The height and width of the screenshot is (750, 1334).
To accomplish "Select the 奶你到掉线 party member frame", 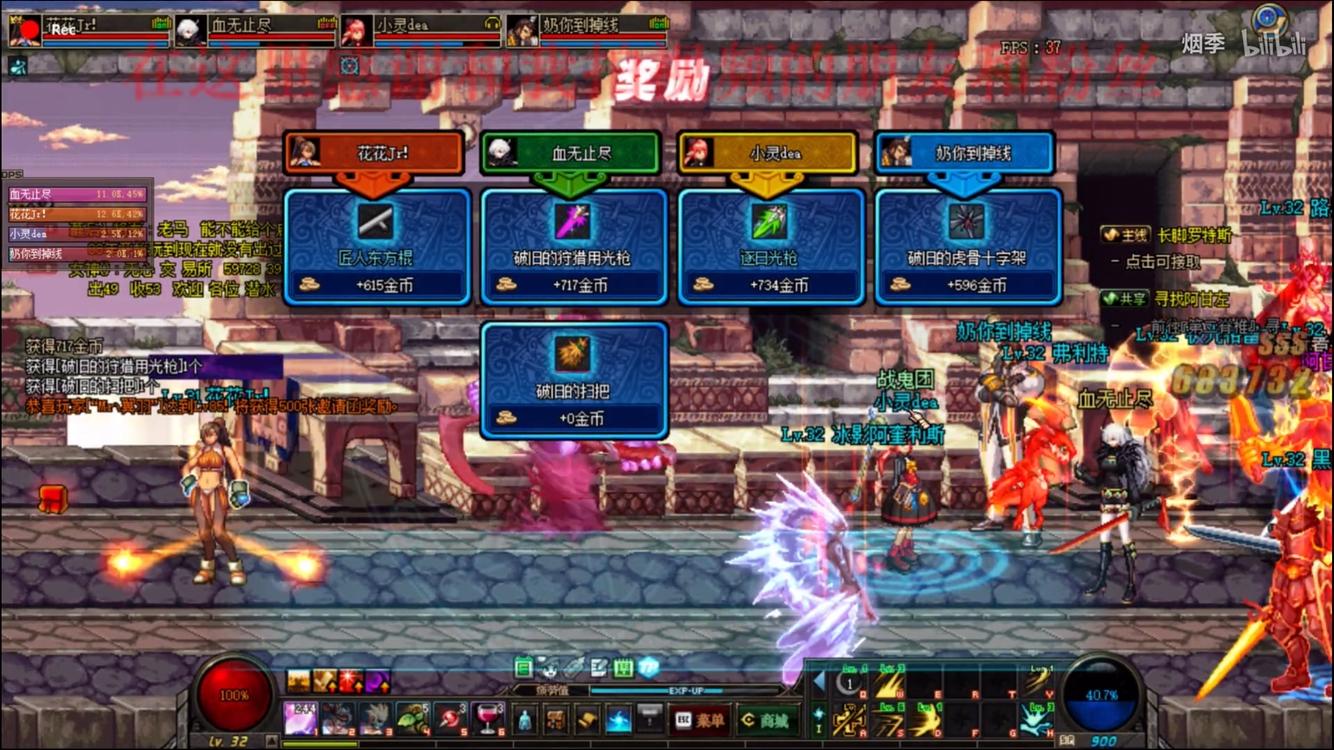I will tap(586, 31).
